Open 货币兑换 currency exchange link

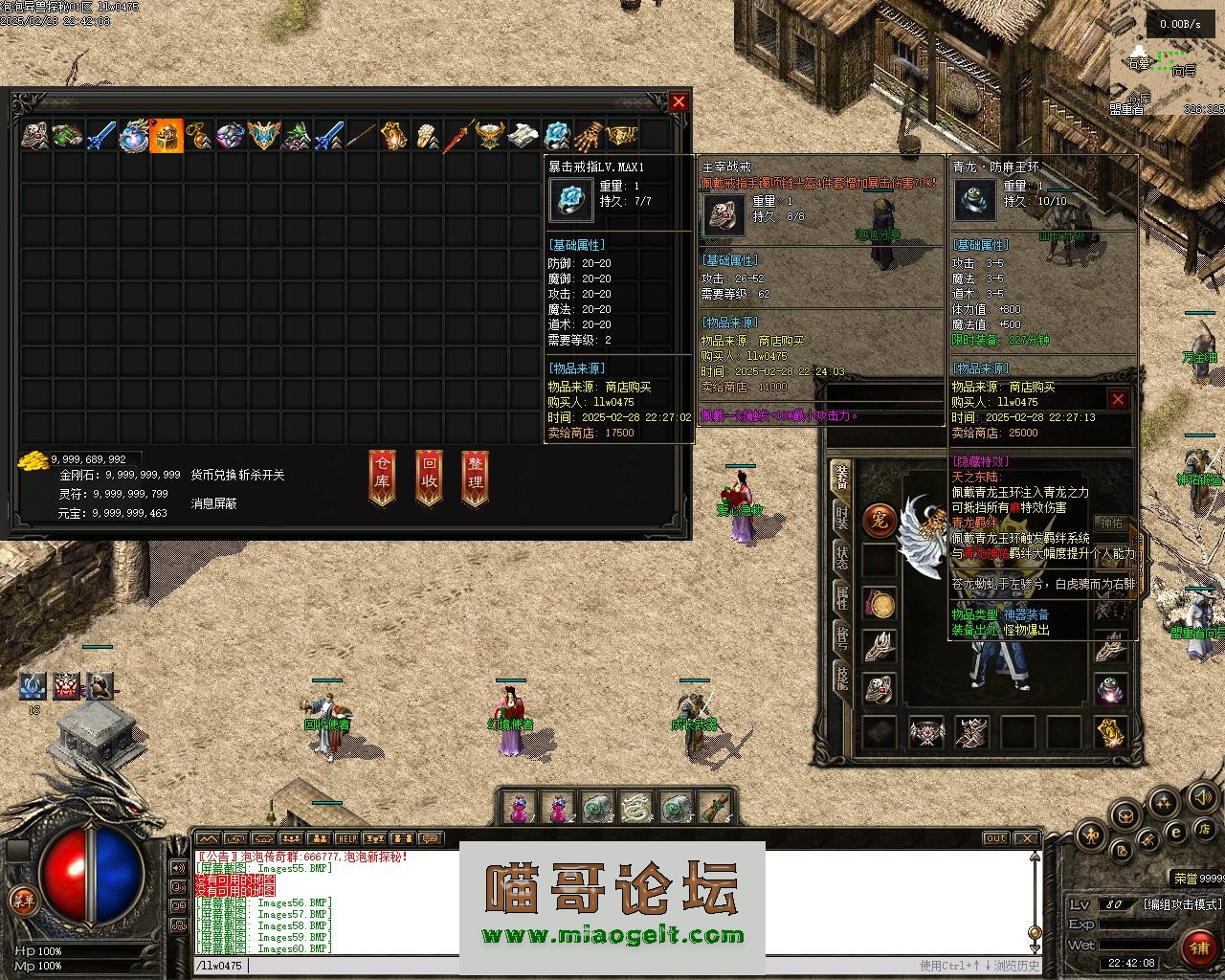click(212, 475)
